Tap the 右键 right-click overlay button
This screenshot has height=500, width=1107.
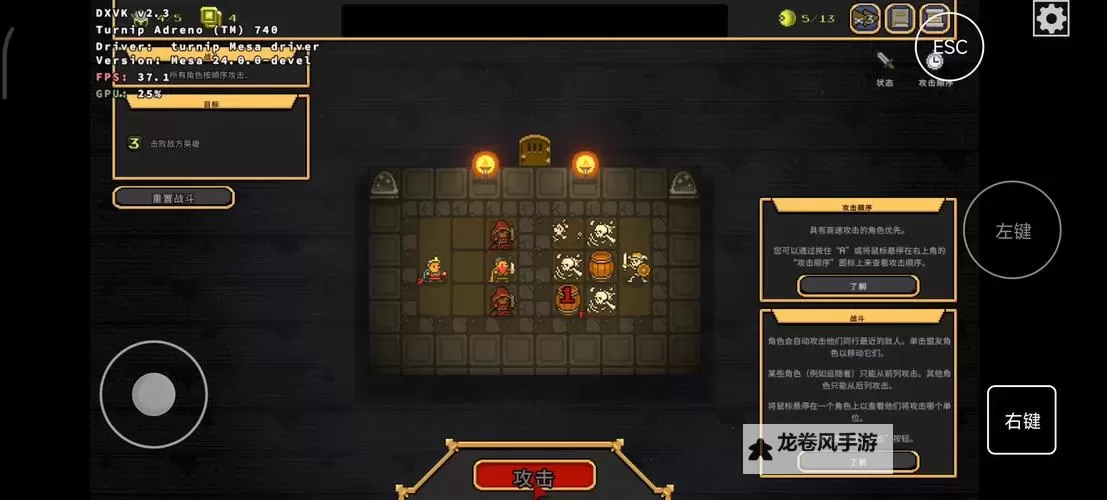pos(1022,421)
